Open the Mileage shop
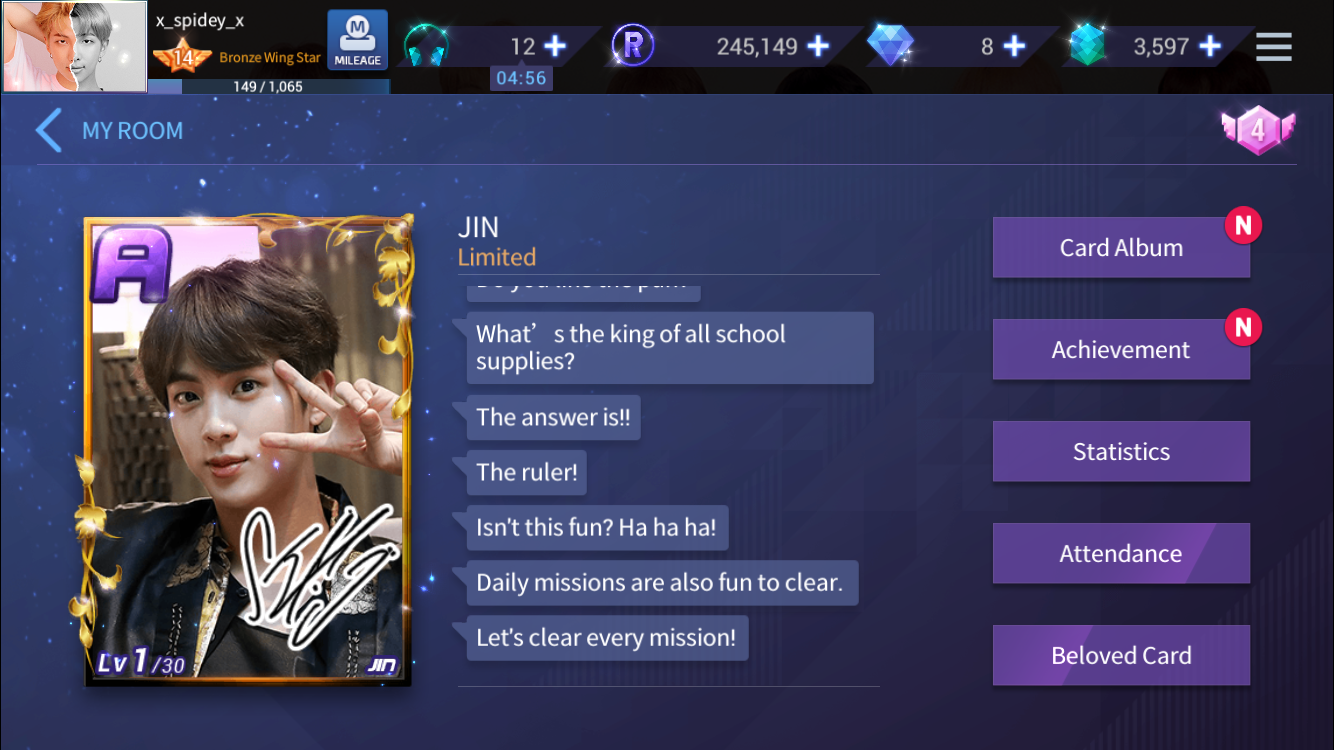Viewport: 1334px width, 750px height. pyautogui.click(x=357, y=41)
